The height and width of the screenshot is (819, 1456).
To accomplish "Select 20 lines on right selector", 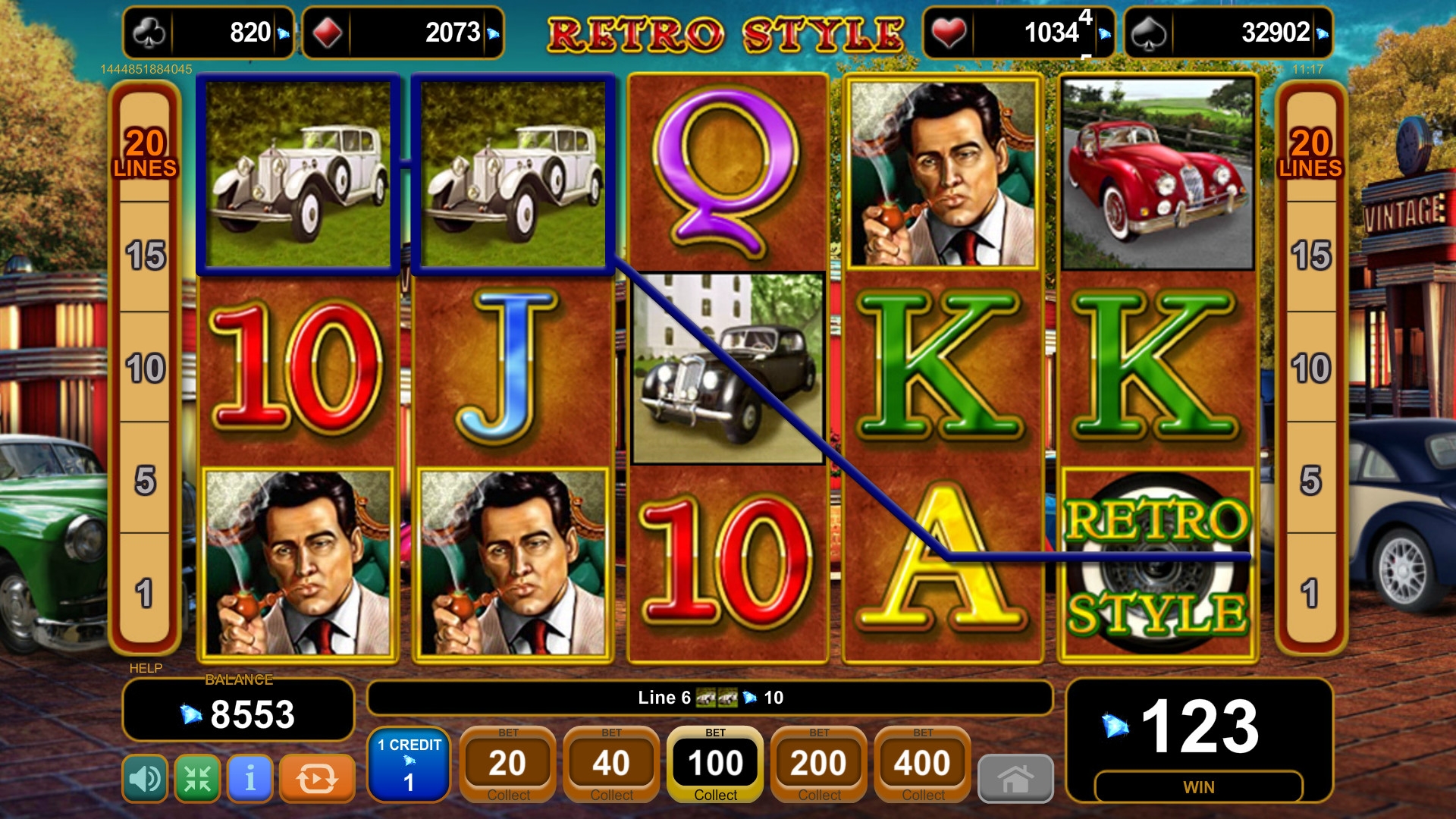I will 1310,152.
